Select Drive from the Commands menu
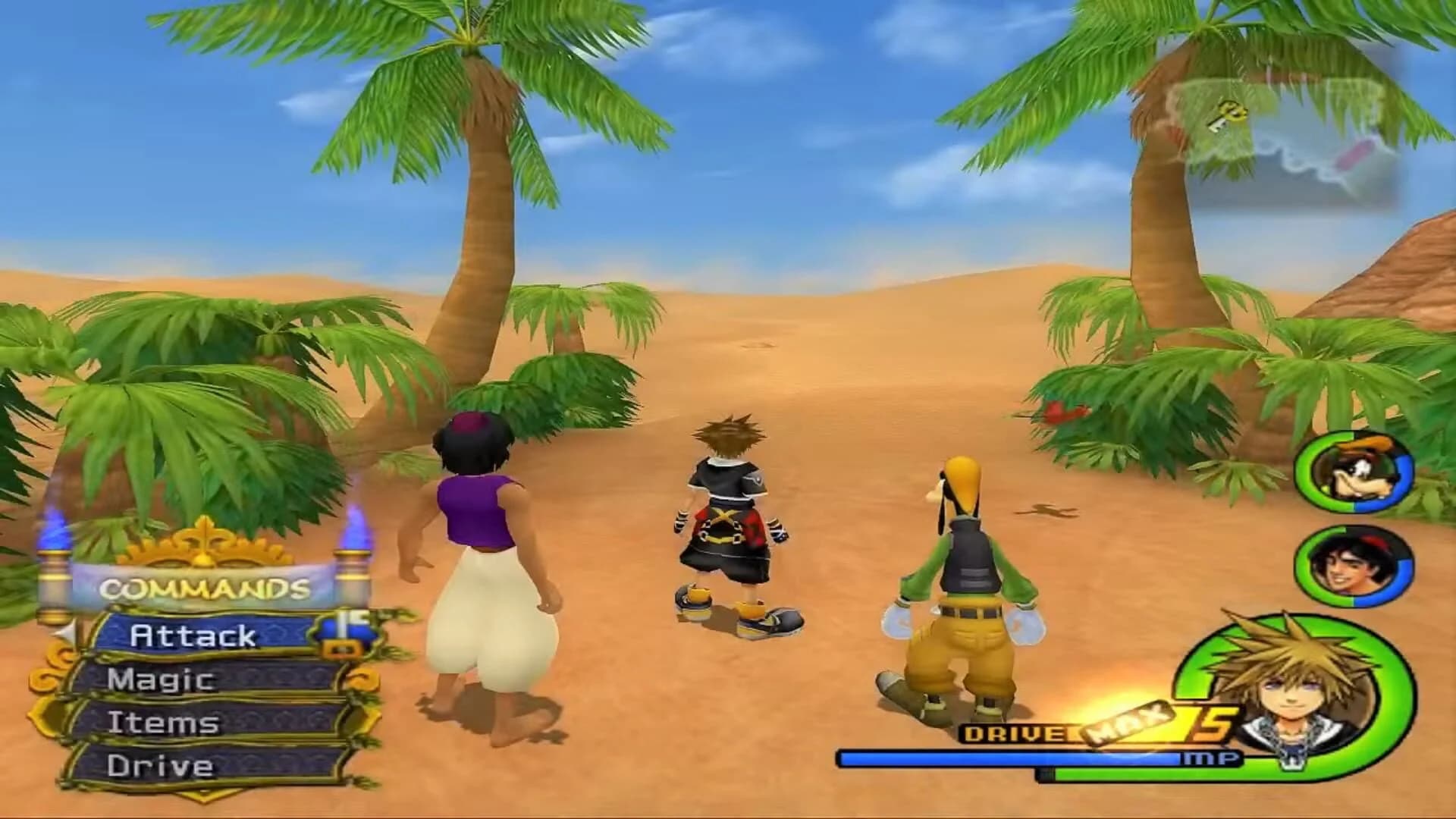The height and width of the screenshot is (819, 1456). pos(160,764)
